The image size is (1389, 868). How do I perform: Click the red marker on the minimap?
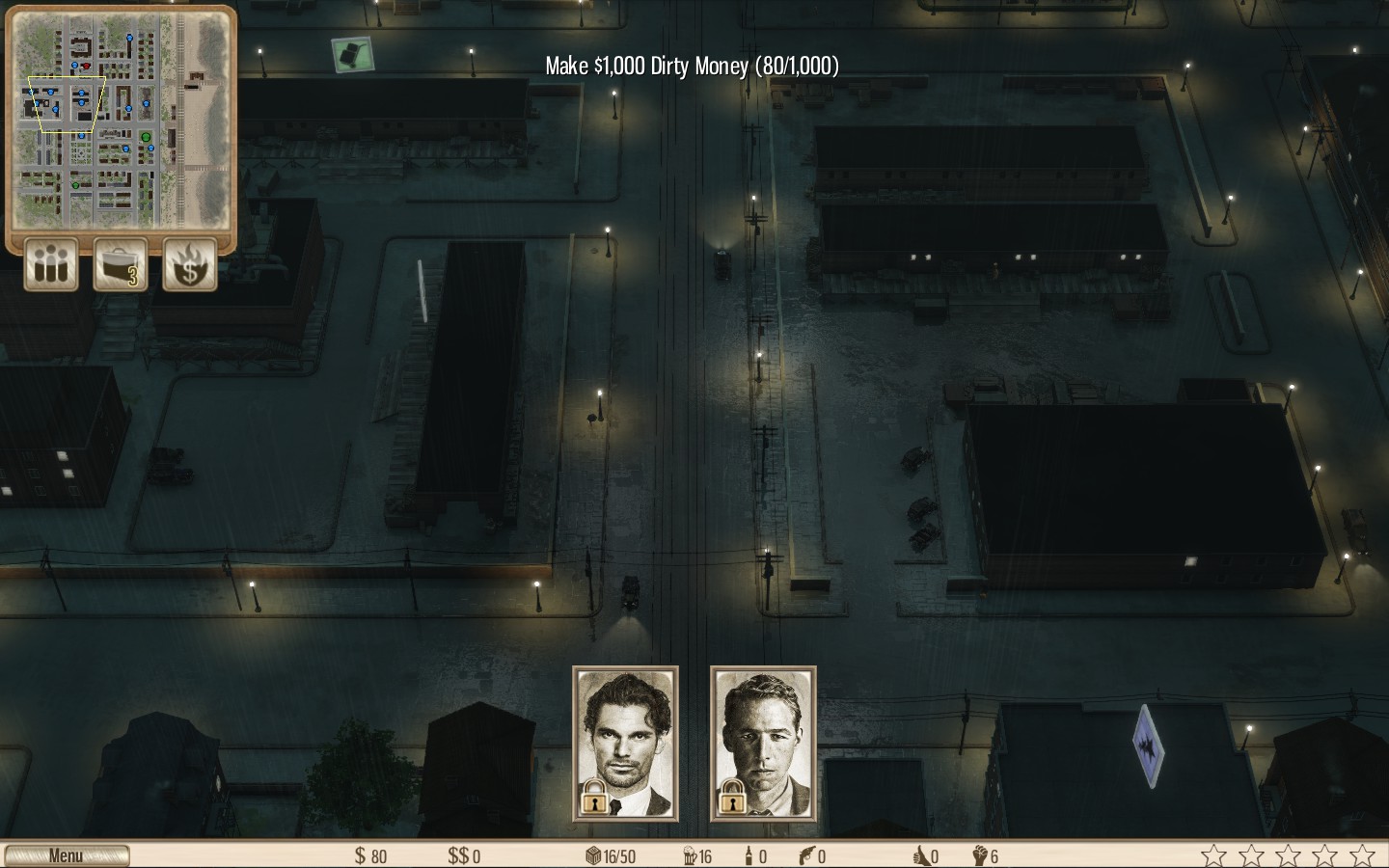click(x=86, y=66)
